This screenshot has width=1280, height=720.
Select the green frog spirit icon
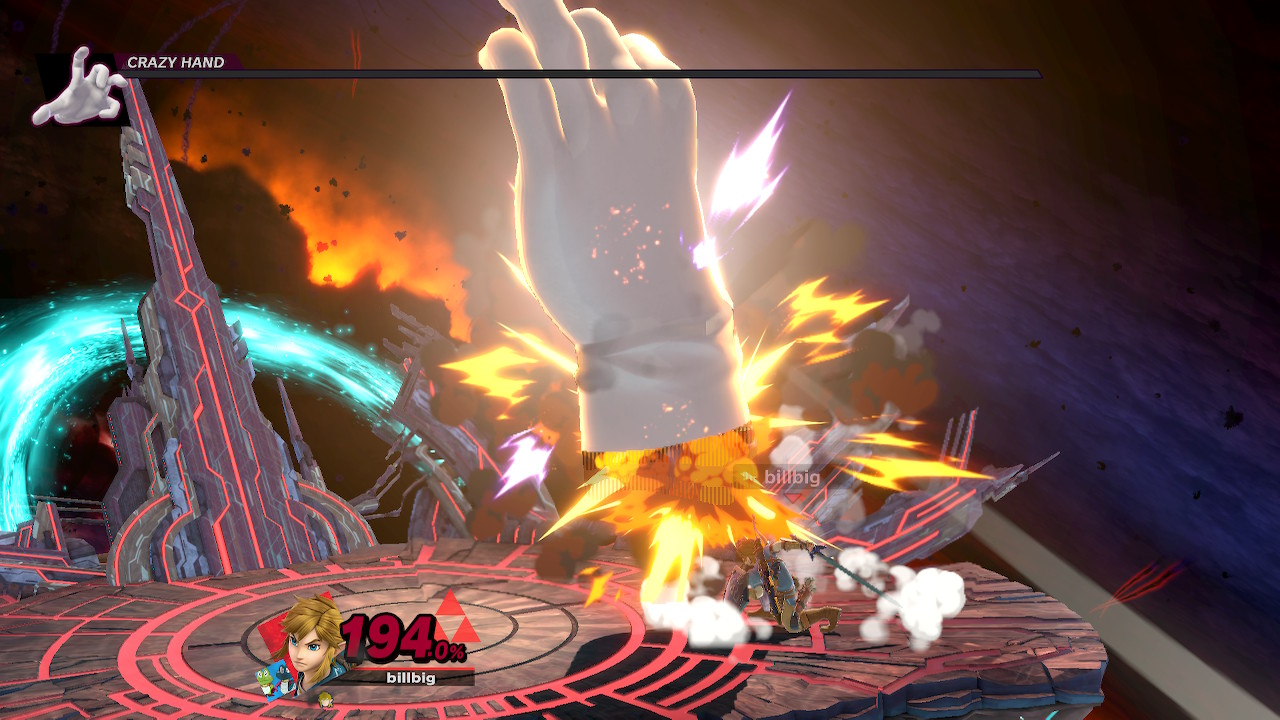point(265,681)
